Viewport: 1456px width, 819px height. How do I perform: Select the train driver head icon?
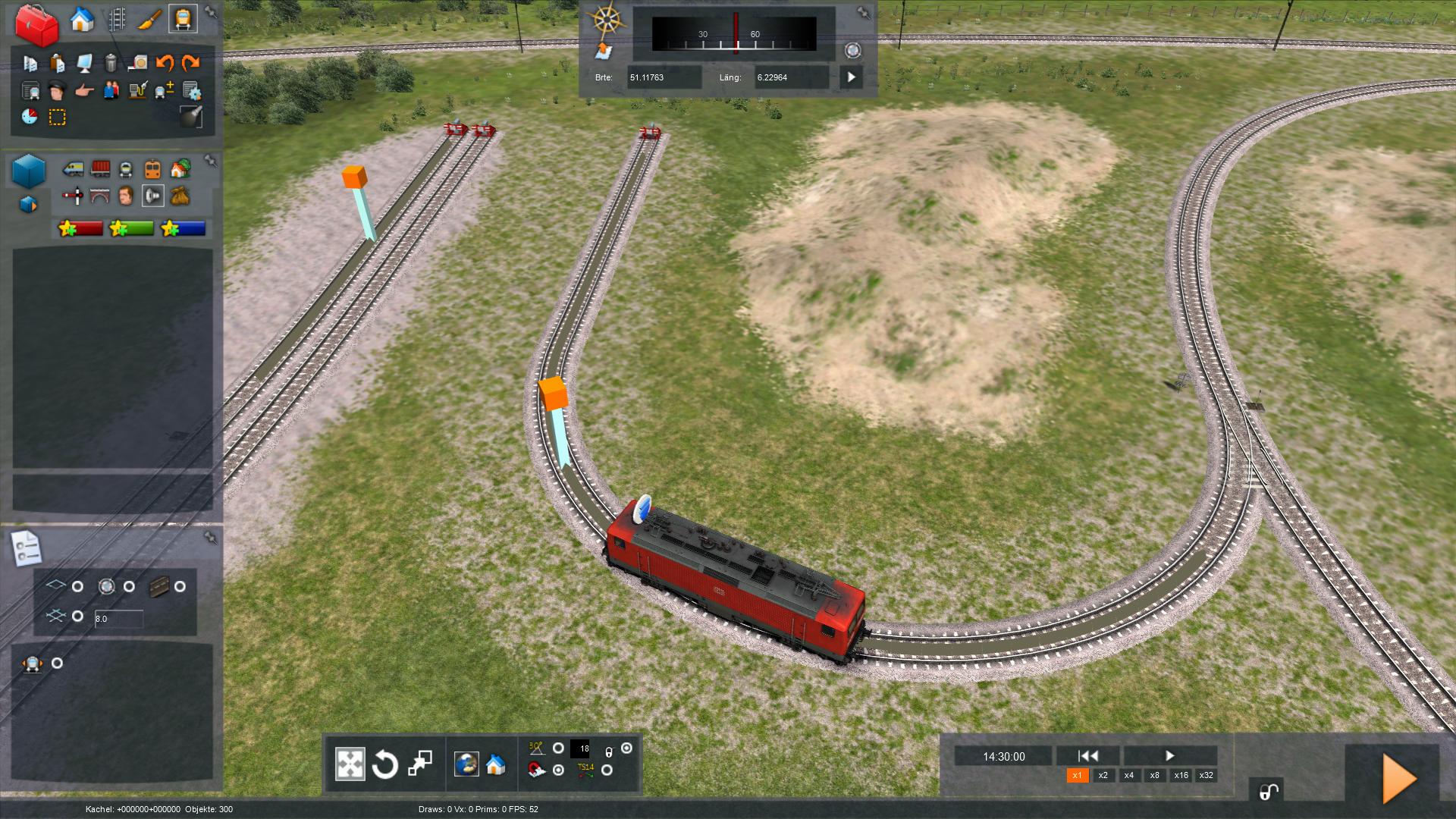coord(57,91)
